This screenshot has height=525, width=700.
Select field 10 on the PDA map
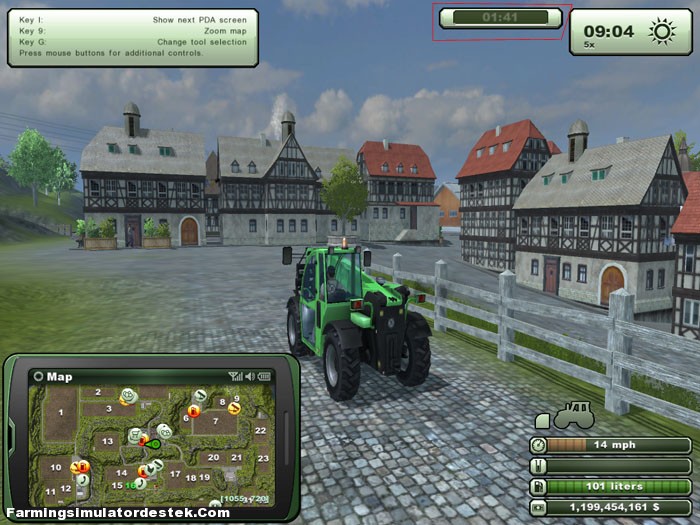tap(56, 468)
